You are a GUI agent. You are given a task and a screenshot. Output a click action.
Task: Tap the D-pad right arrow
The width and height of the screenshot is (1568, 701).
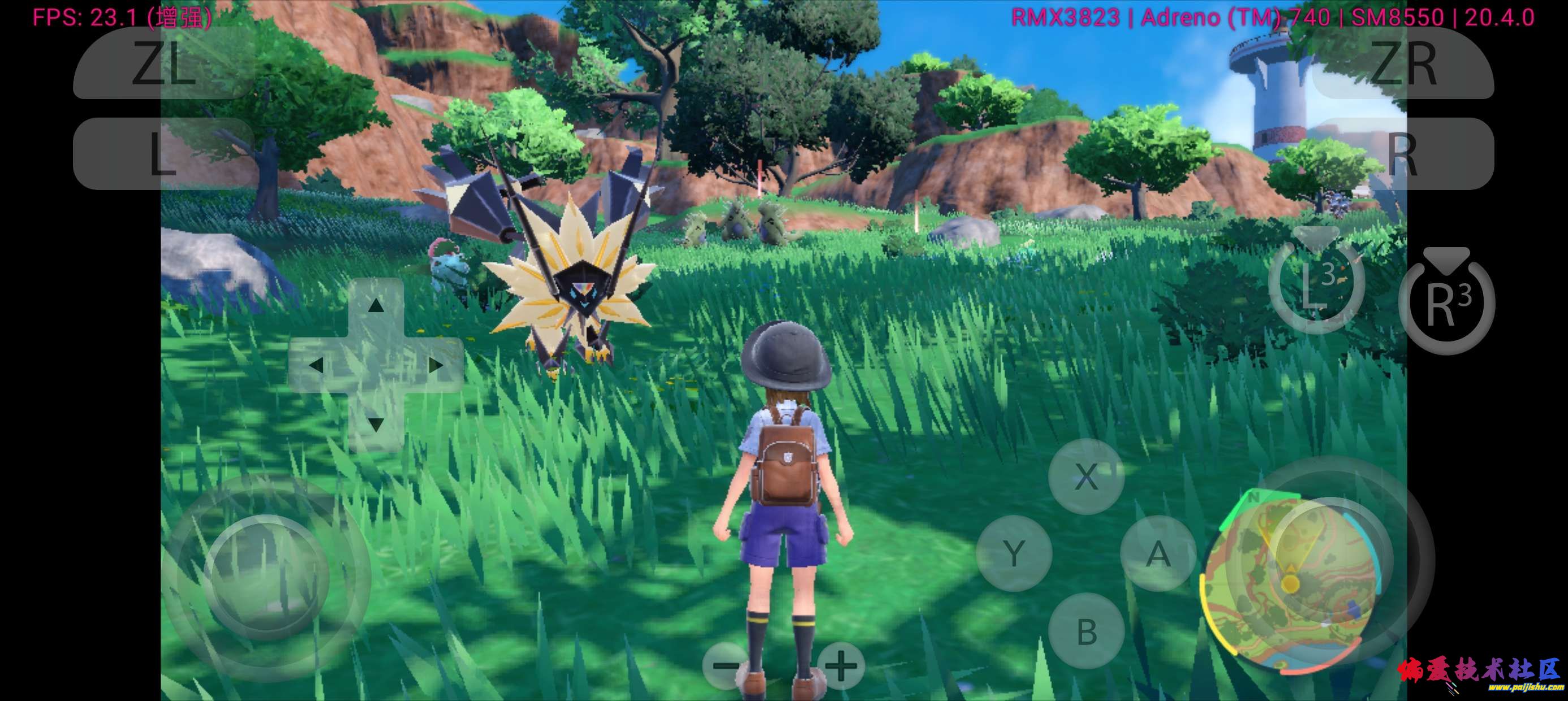pyautogui.click(x=435, y=365)
